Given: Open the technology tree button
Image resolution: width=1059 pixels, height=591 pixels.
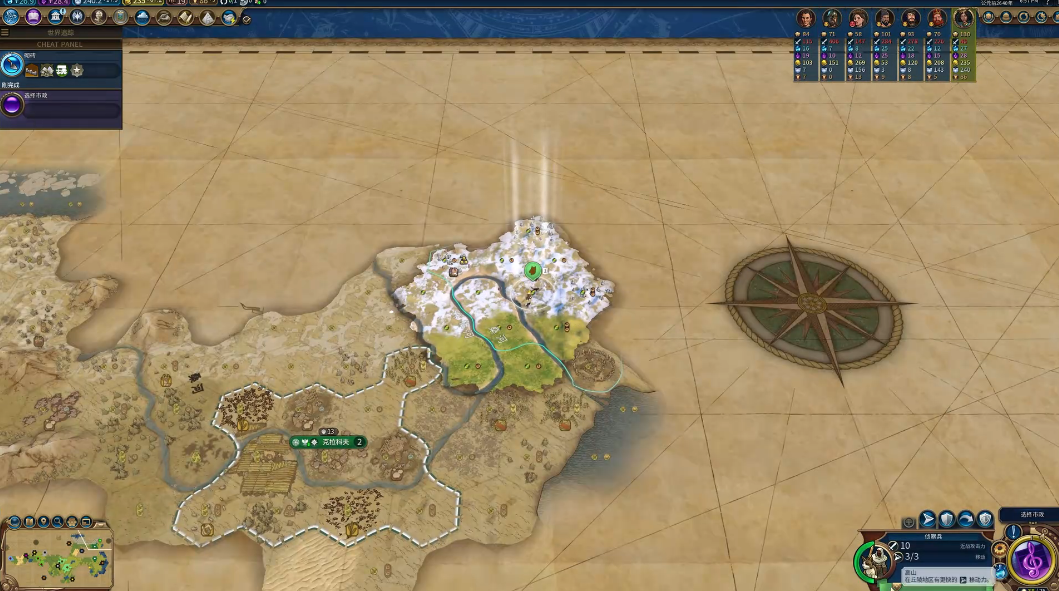Looking at the screenshot, I should [11, 17].
